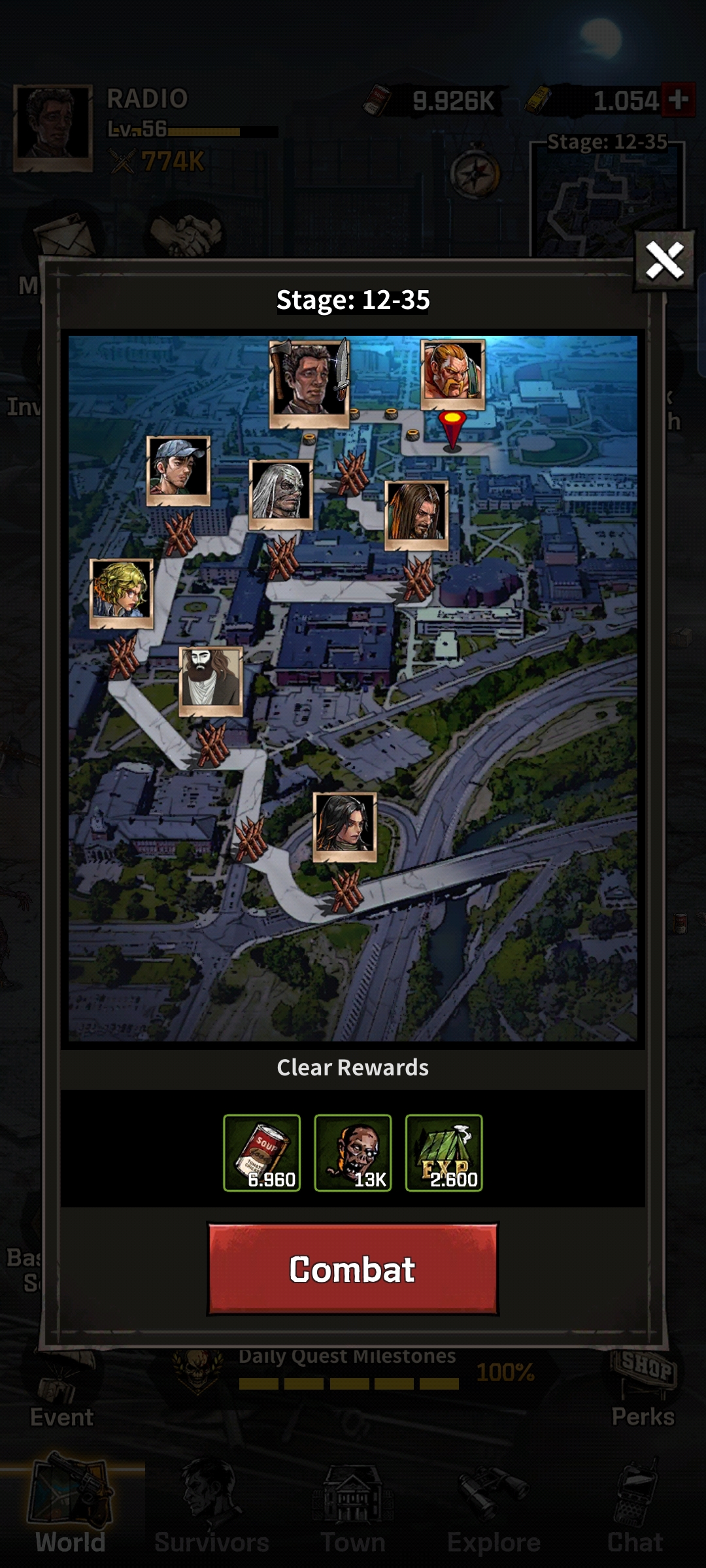The width and height of the screenshot is (706, 1568).
Task: Inspect the EXP tent reward icon
Action: tap(444, 1152)
